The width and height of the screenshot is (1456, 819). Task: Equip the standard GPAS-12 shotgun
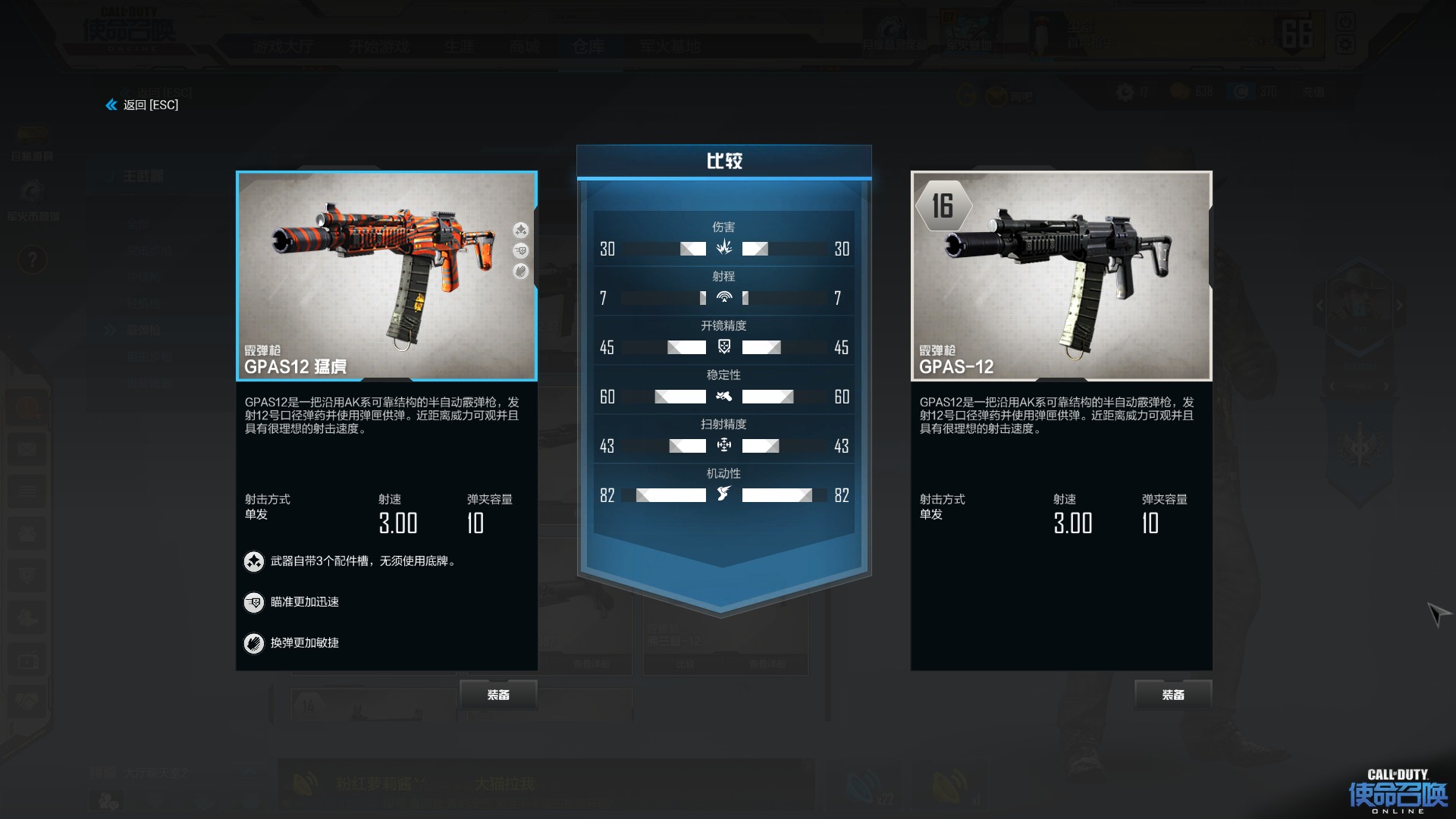(1172, 695)
